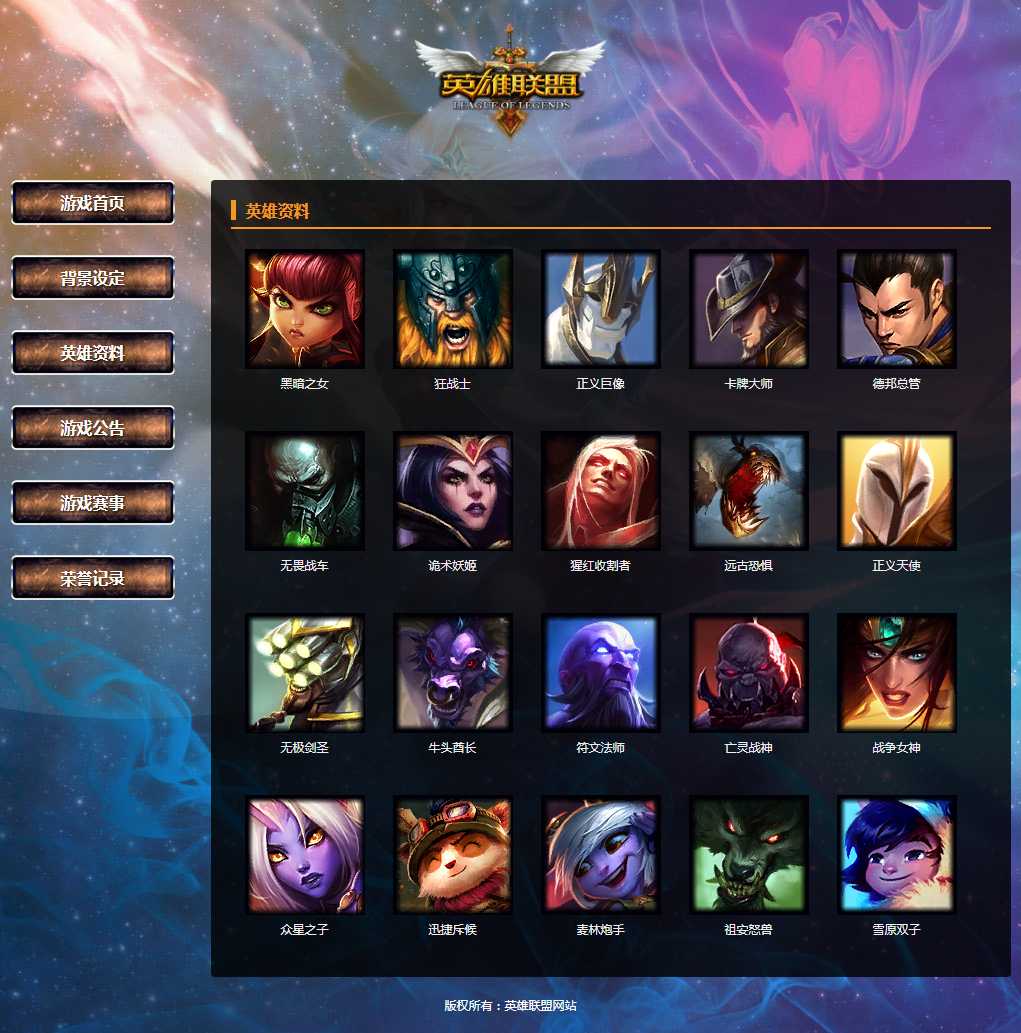Screen dimensions: 1021x1033
Task: Pick the 德邦总管 hero portrait
Action: 897,309
